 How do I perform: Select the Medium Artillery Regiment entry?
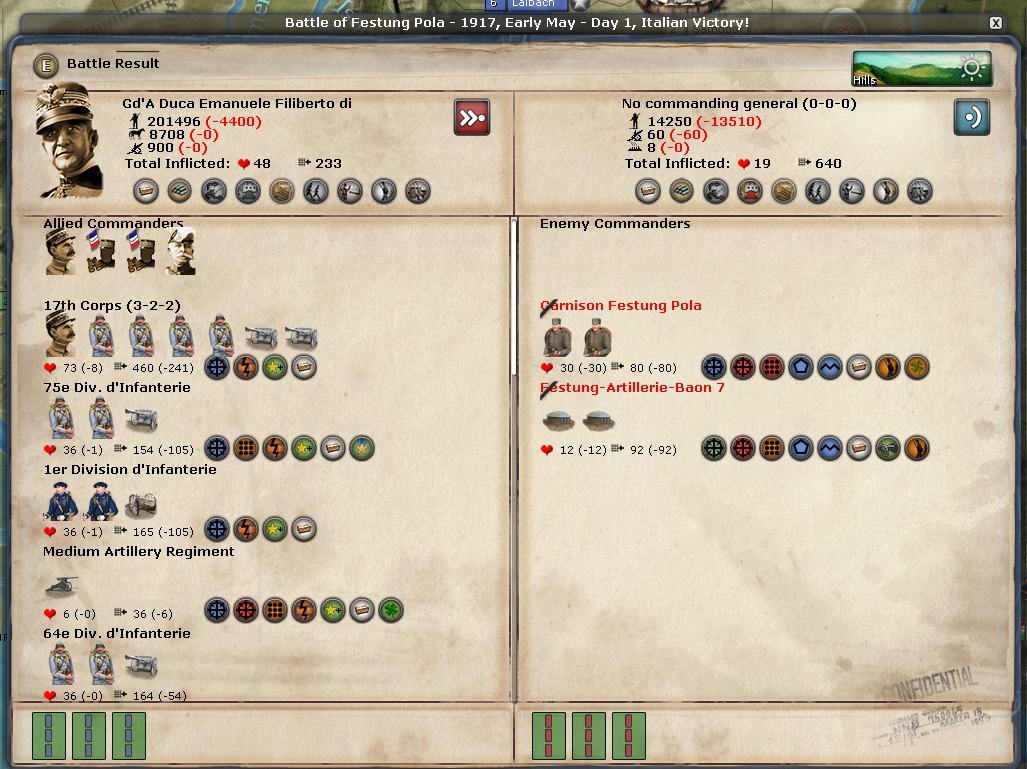point(138,552)
